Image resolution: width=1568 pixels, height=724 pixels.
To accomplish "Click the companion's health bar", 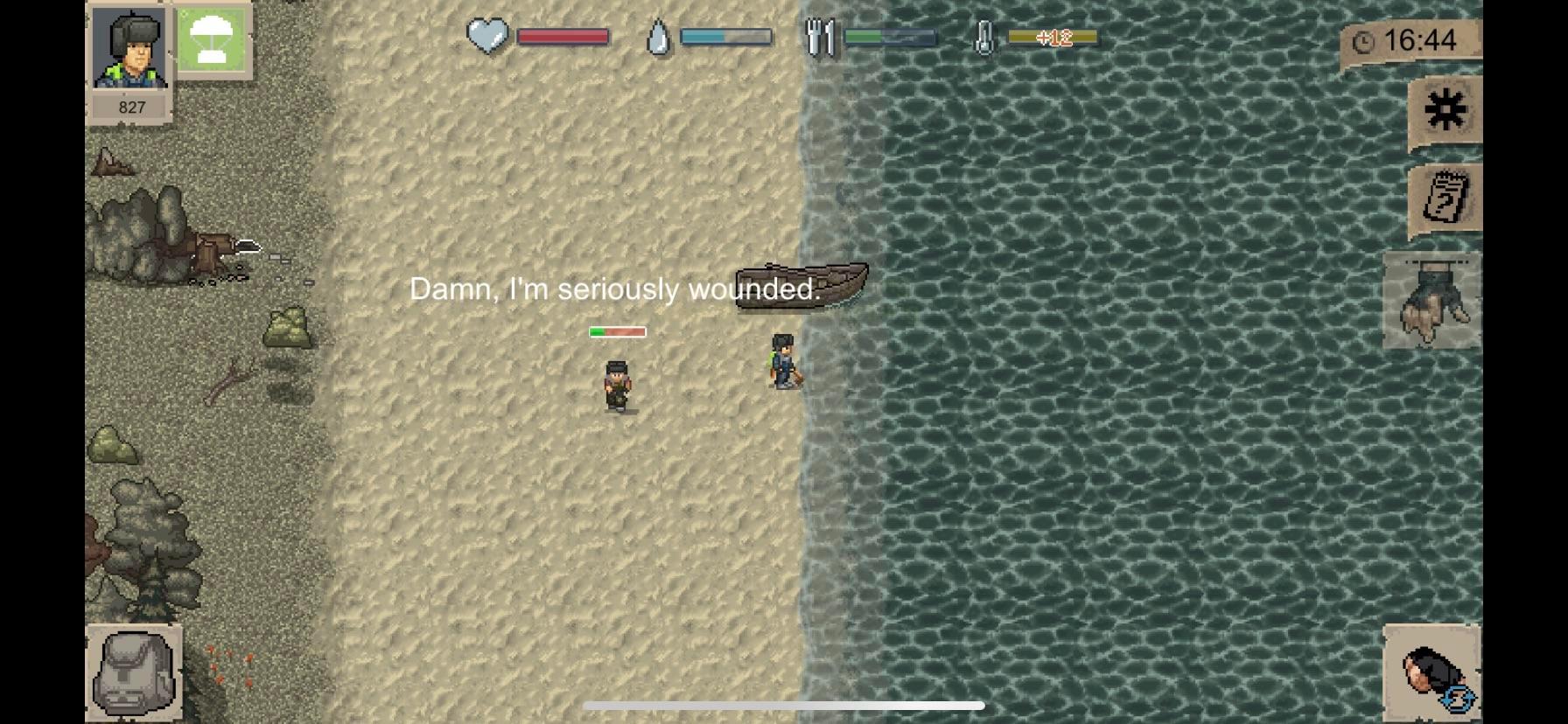I will click(616, 331).
